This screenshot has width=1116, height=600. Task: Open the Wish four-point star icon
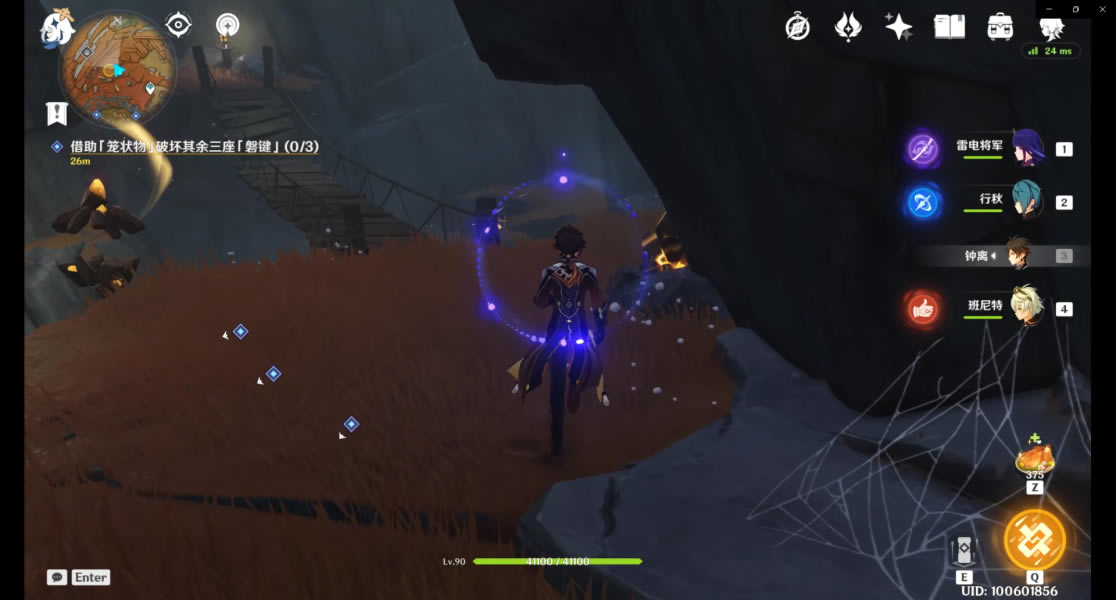898,27
